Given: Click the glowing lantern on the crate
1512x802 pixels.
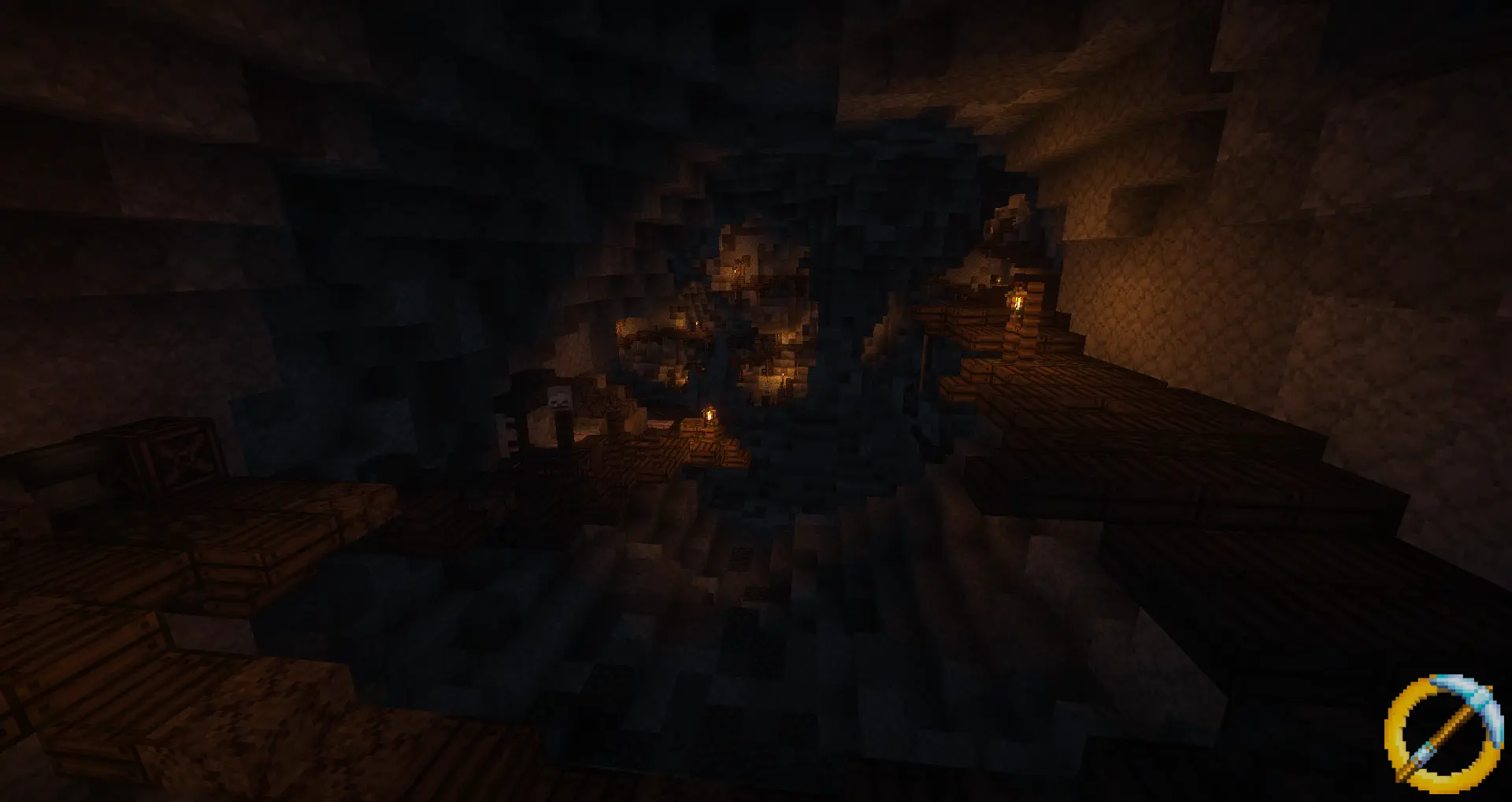Looking at the screenshot, I should tap(710, 415).
